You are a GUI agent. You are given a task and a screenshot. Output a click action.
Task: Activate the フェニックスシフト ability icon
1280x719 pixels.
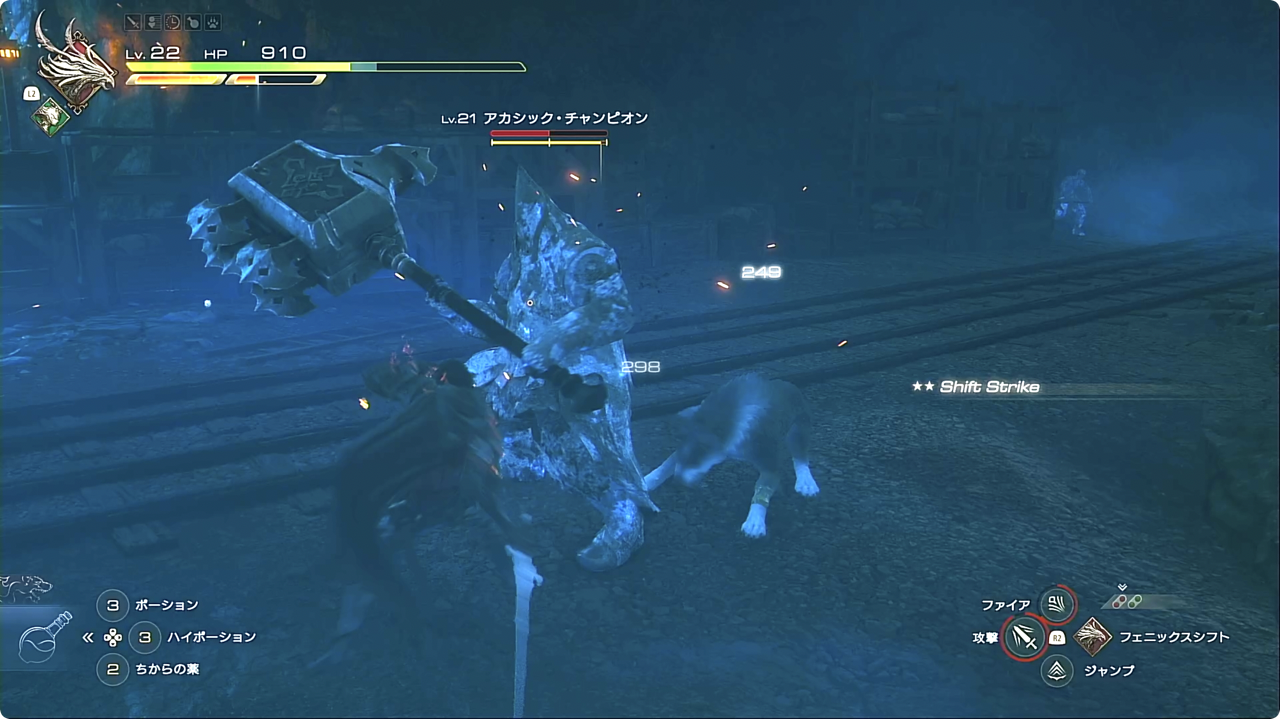(1092, 637)
